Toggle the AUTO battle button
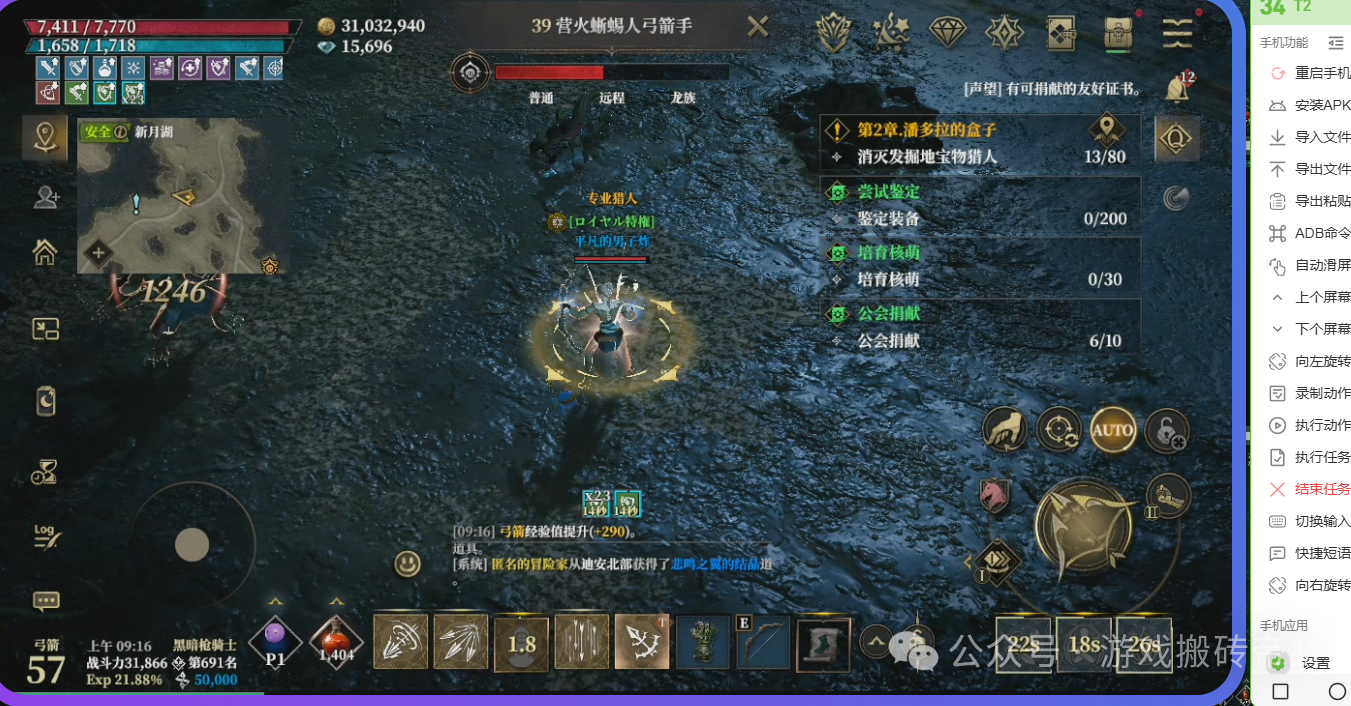This screenshot has width=1351, height=706. [x=1112, y=430]
